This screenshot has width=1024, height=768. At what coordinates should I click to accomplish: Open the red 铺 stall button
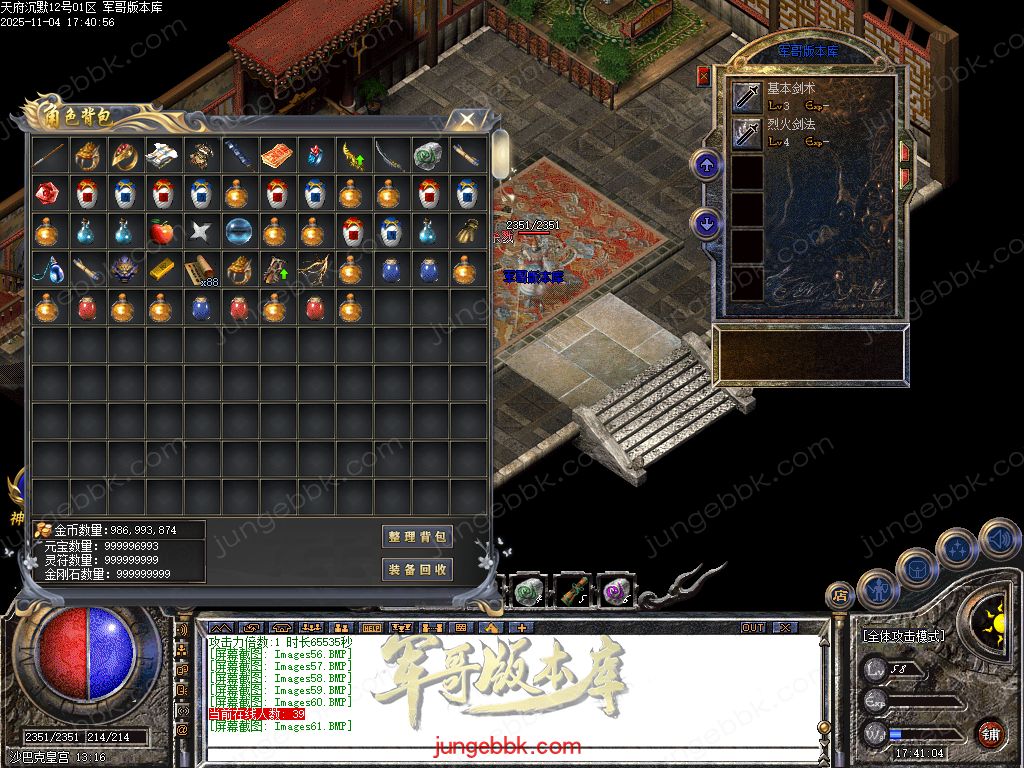(989, 733)
